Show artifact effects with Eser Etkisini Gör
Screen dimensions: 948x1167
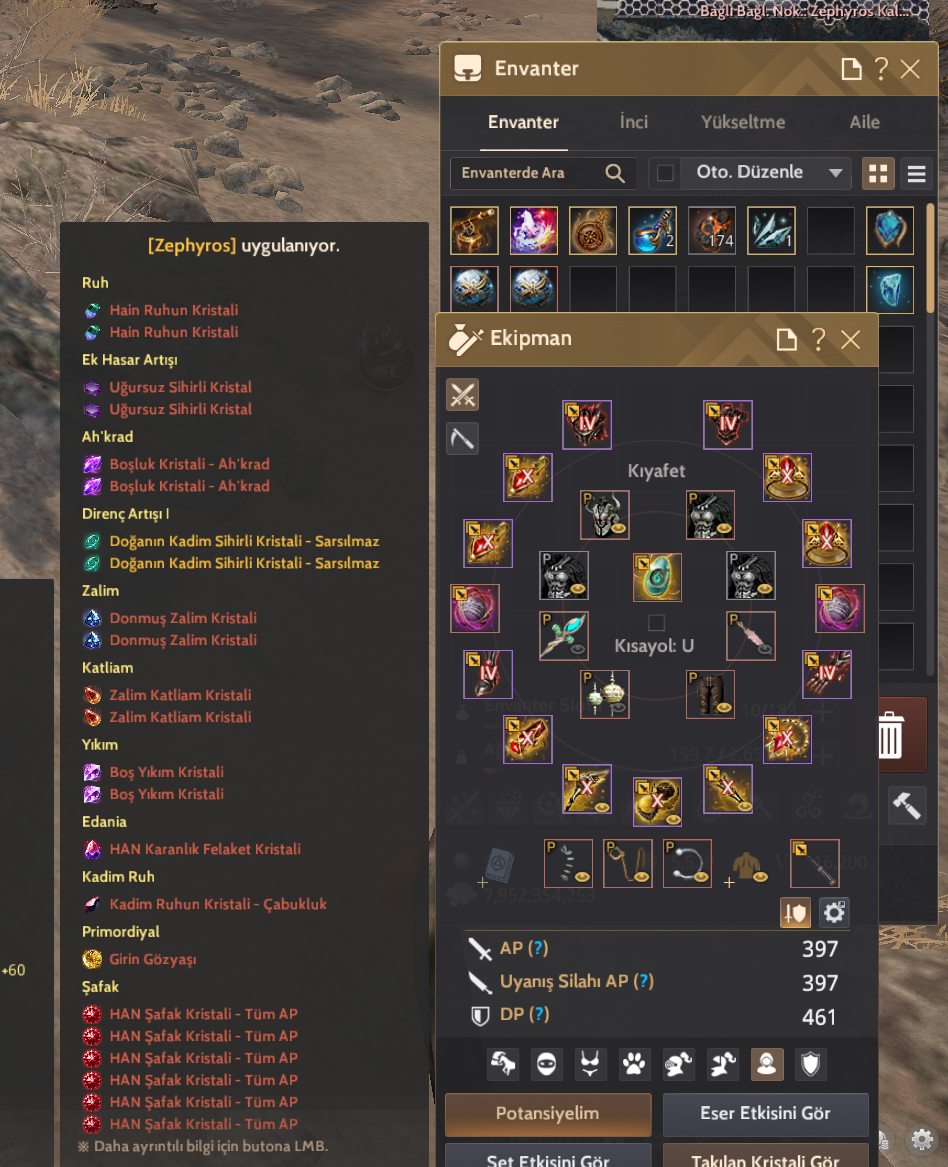(x=765, y=1114)
